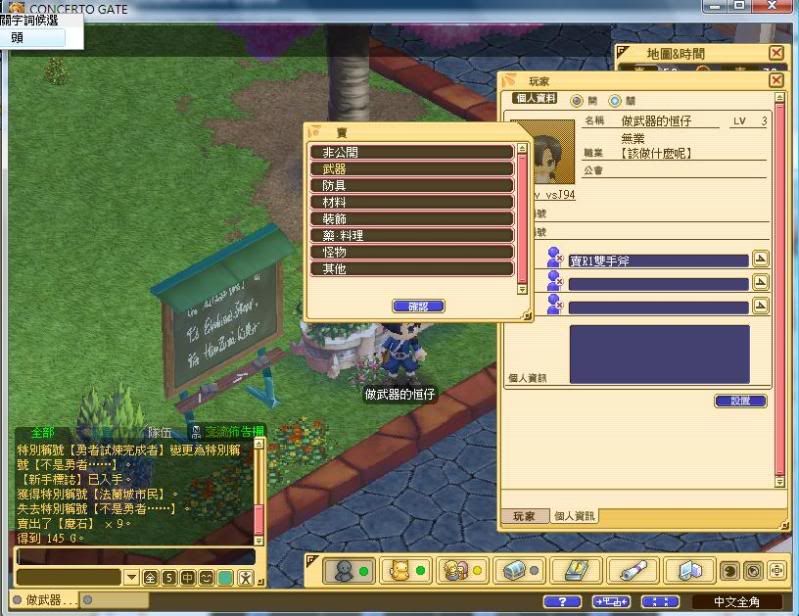Confirm the sell category with 確認
The height and width of the screenshot is (616, 799).
pos(419,306)
